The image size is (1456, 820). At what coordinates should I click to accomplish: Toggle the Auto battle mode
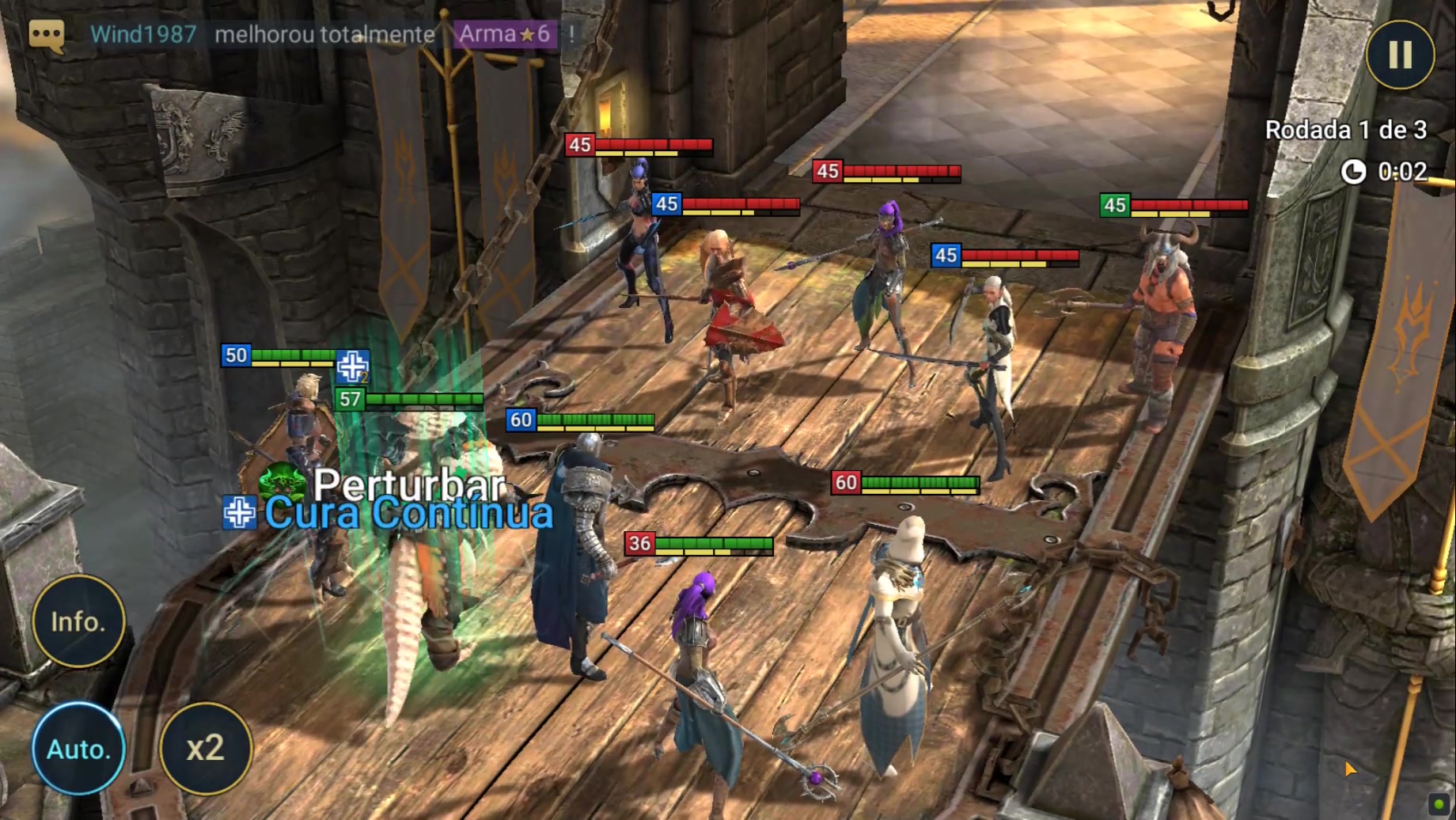78,748
